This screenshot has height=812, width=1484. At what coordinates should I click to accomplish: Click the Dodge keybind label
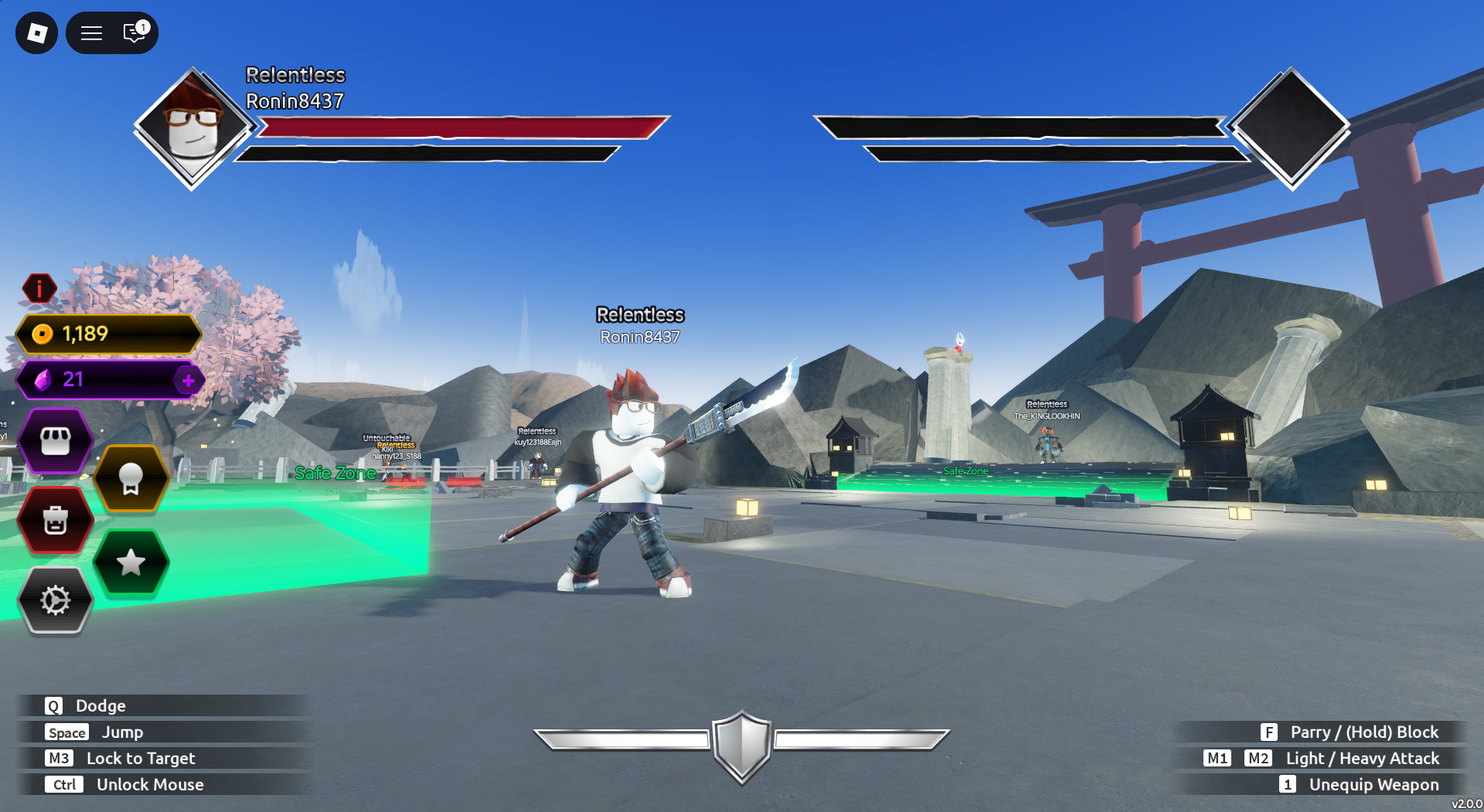coord(100,705)
